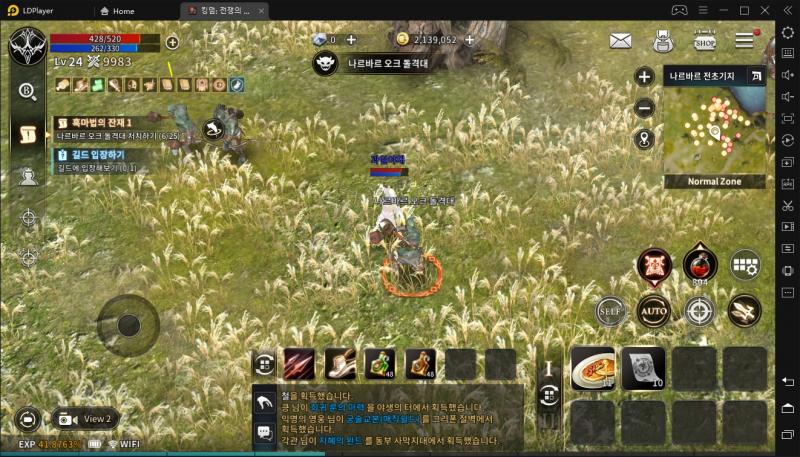
Task: Toggle the View 2 camera mode
Action: (x=84, y=419)
